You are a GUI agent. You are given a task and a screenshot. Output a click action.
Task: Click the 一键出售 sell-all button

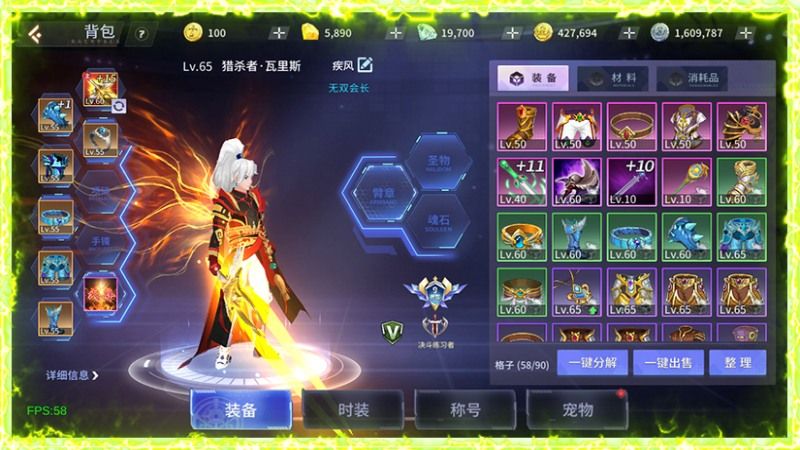coord(669,361)
